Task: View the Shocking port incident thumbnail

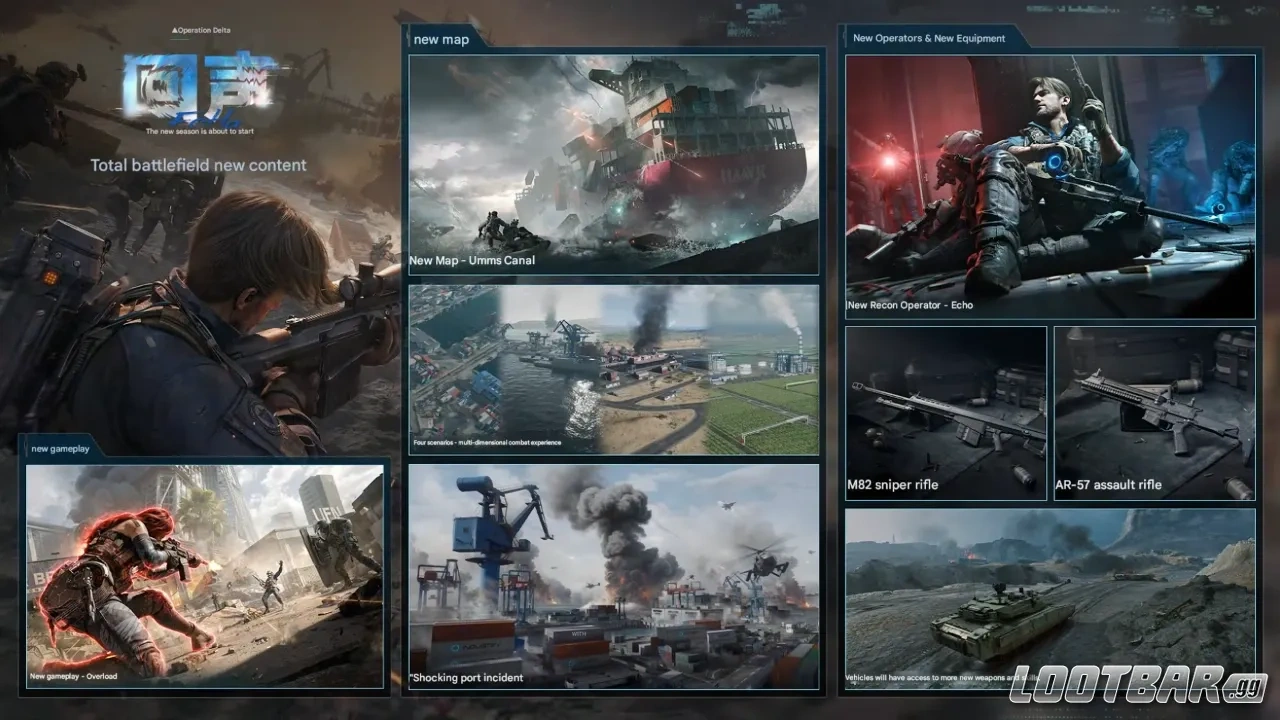Action: 613,576
